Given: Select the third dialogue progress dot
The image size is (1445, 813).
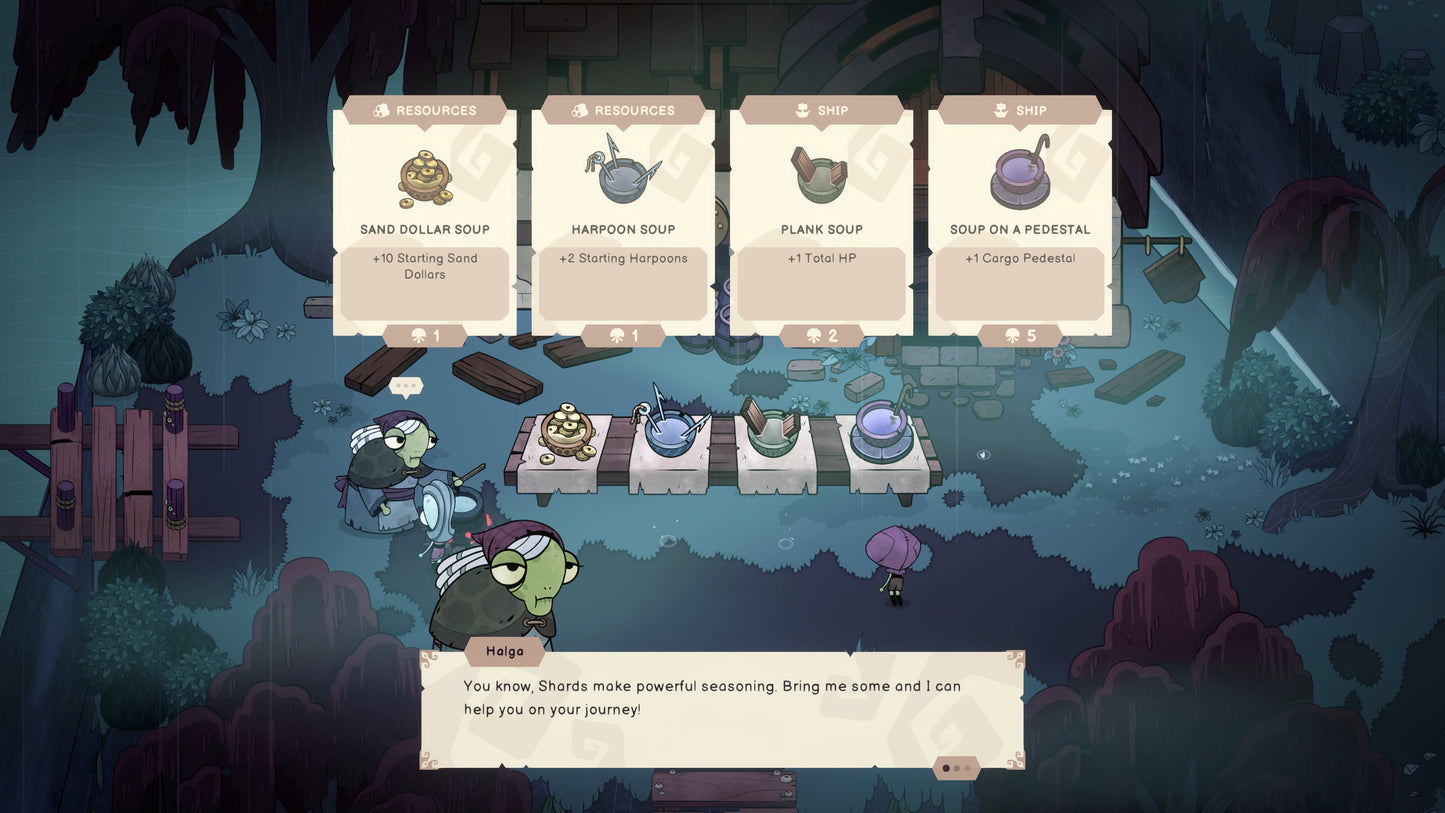Looking at the screenshot, I should pyautogui.click(x=967, y=768).
